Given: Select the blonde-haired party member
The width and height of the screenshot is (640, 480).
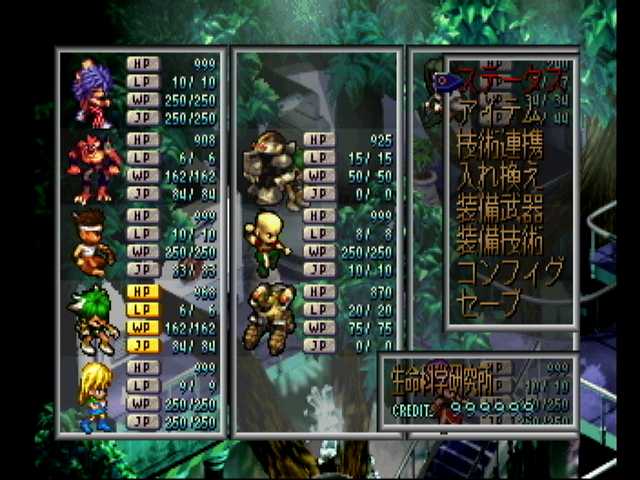Looking at the screenshot, I should (x=94, y=395).
